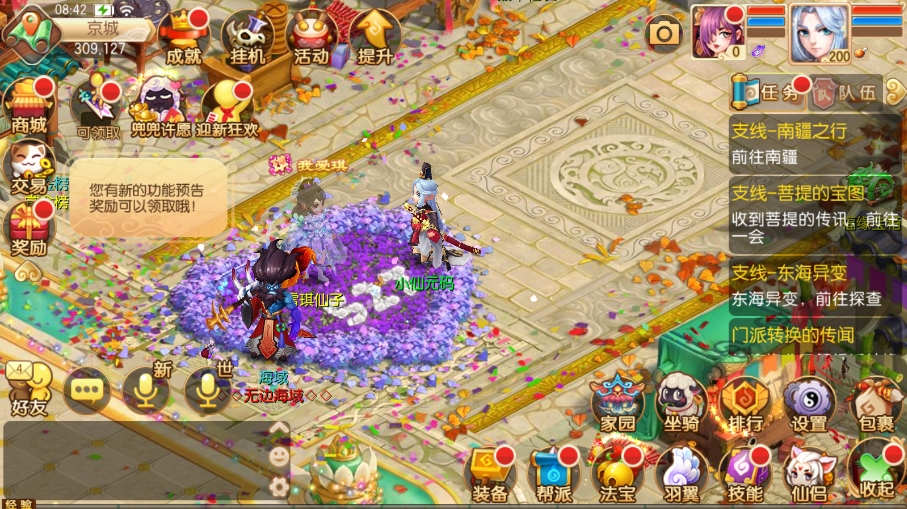This screenshot has width=907, height=509.
Task: Activate the 挂机 auto-battle icon
Action: tap(247, 38)
